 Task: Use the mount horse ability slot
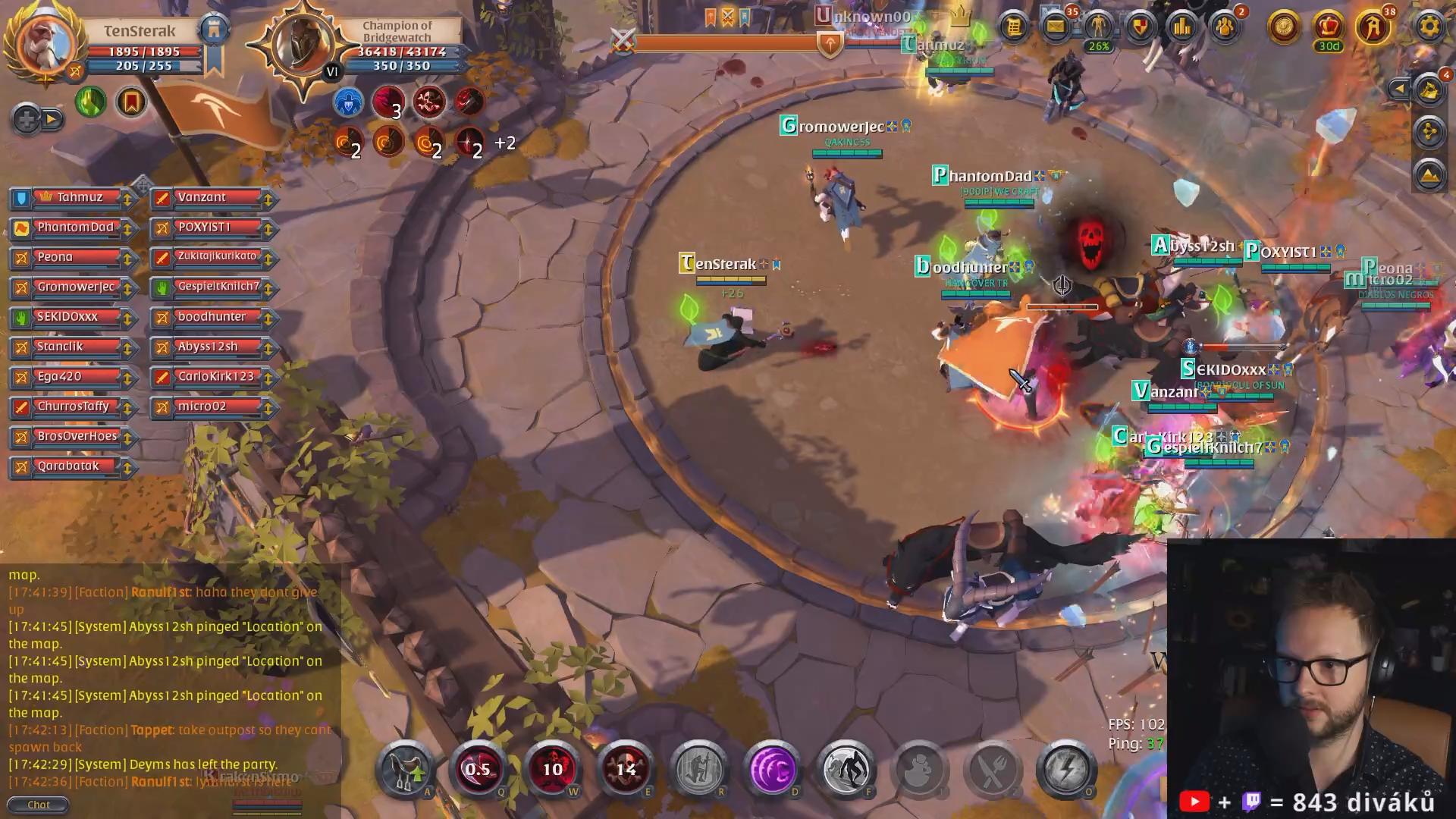(406, 769)
